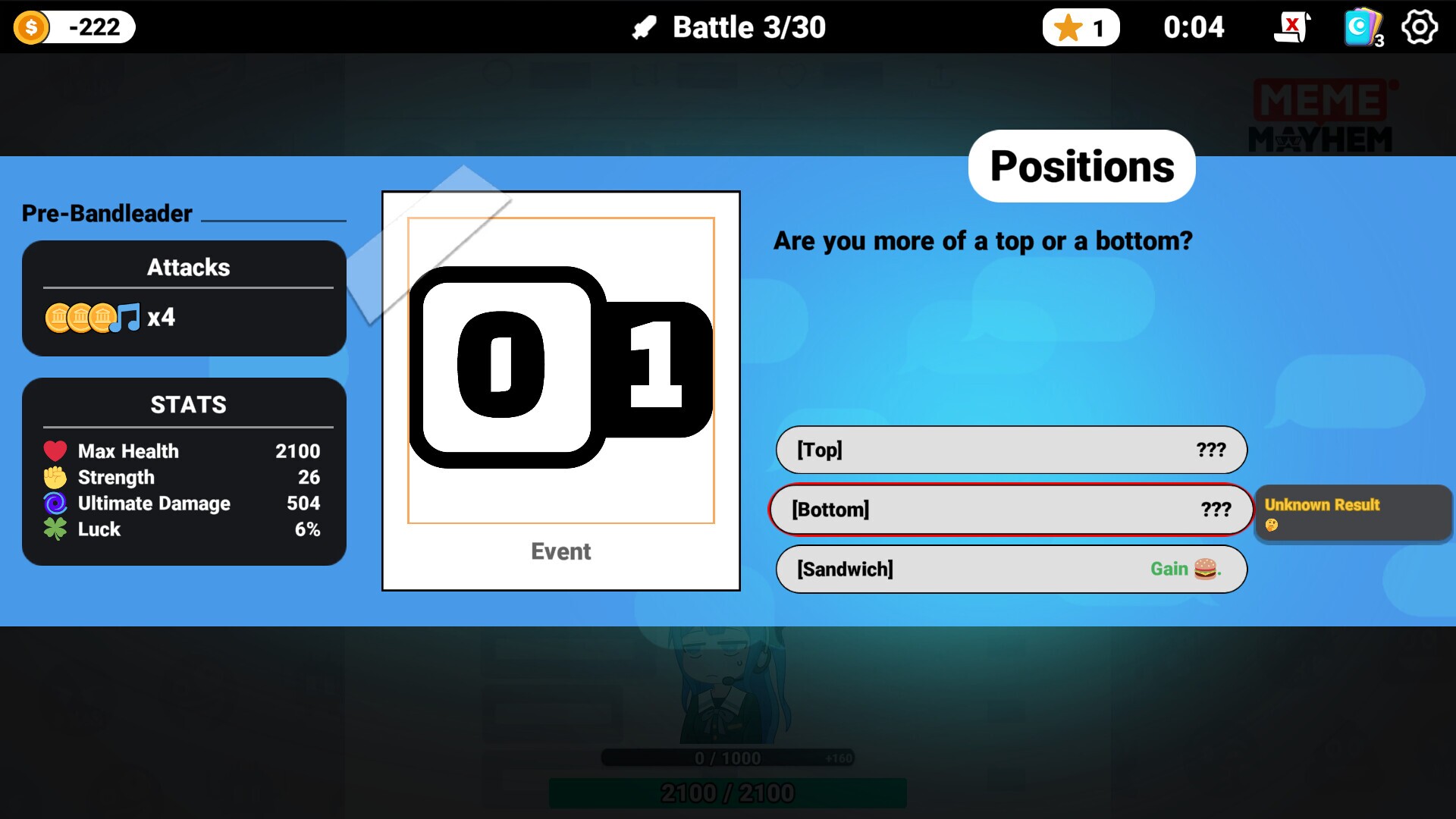This screenshot has width=1456, height=819.
Task: Click the heart icon next to Max Health
Action: (x=54, y=450)
